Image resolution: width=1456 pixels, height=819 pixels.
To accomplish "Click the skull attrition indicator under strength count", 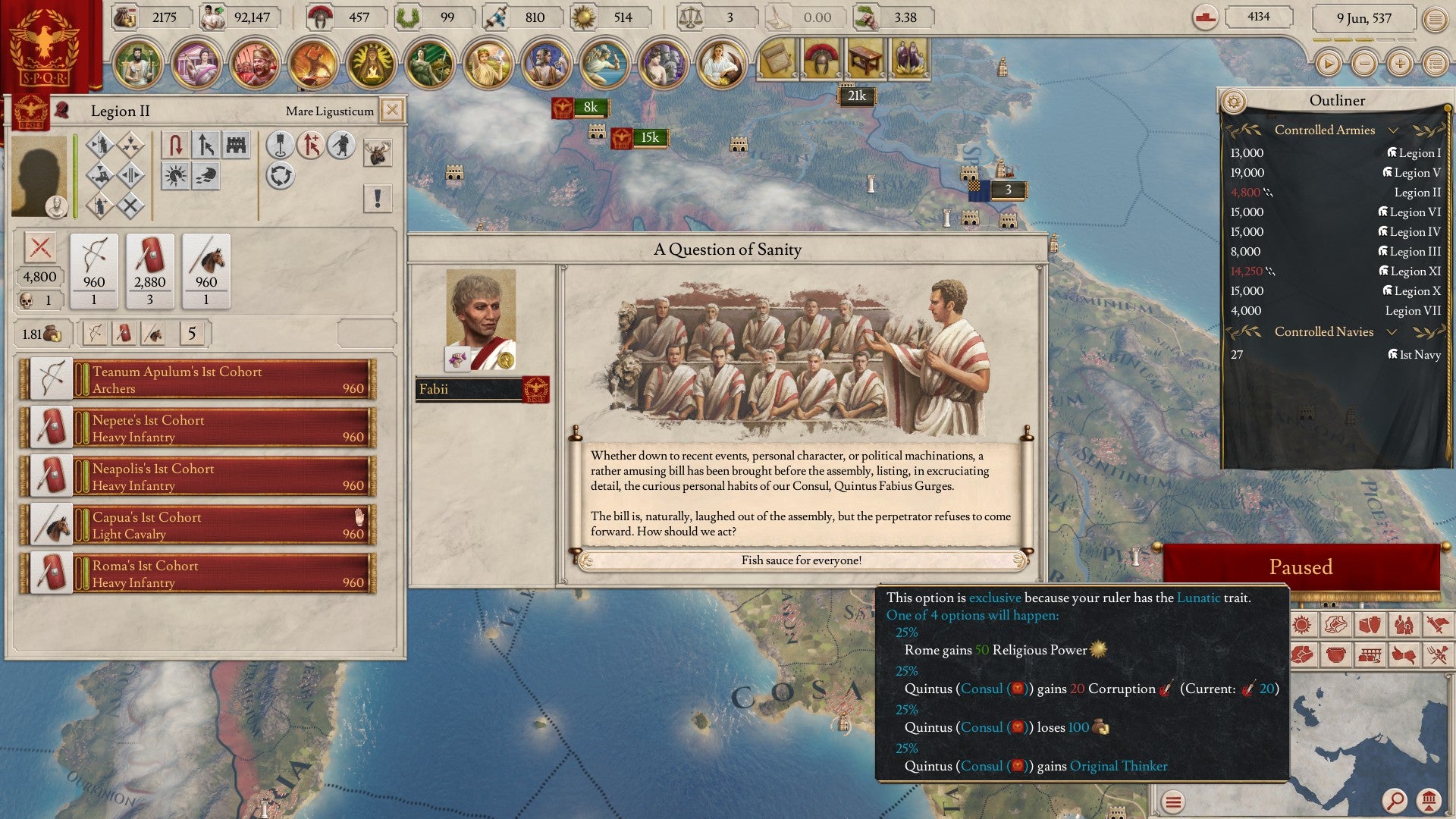I will click(x=27, y=300).
